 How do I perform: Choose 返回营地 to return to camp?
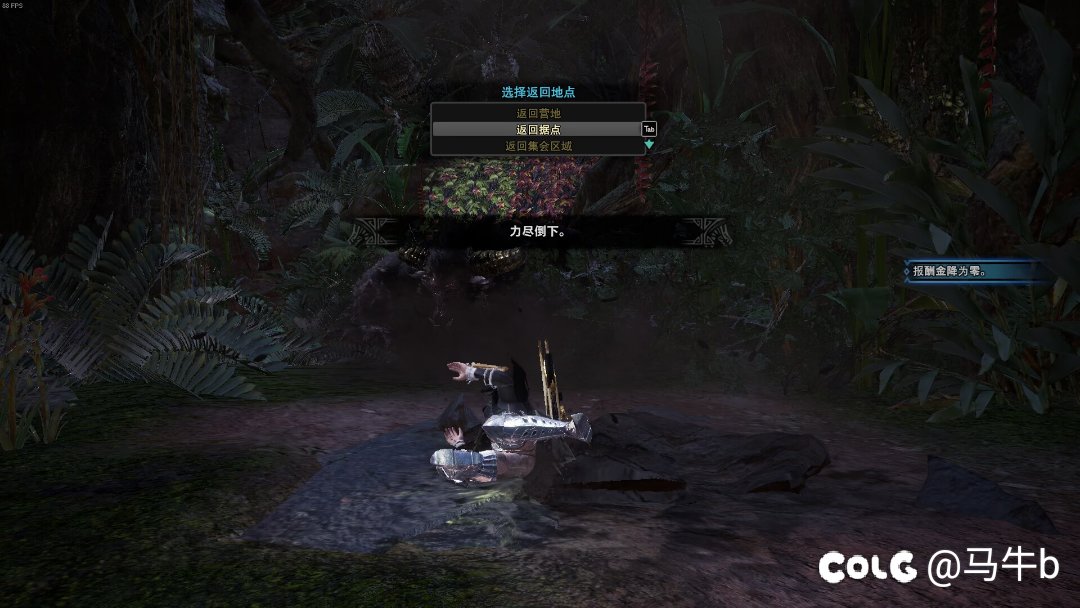point(537,114)
